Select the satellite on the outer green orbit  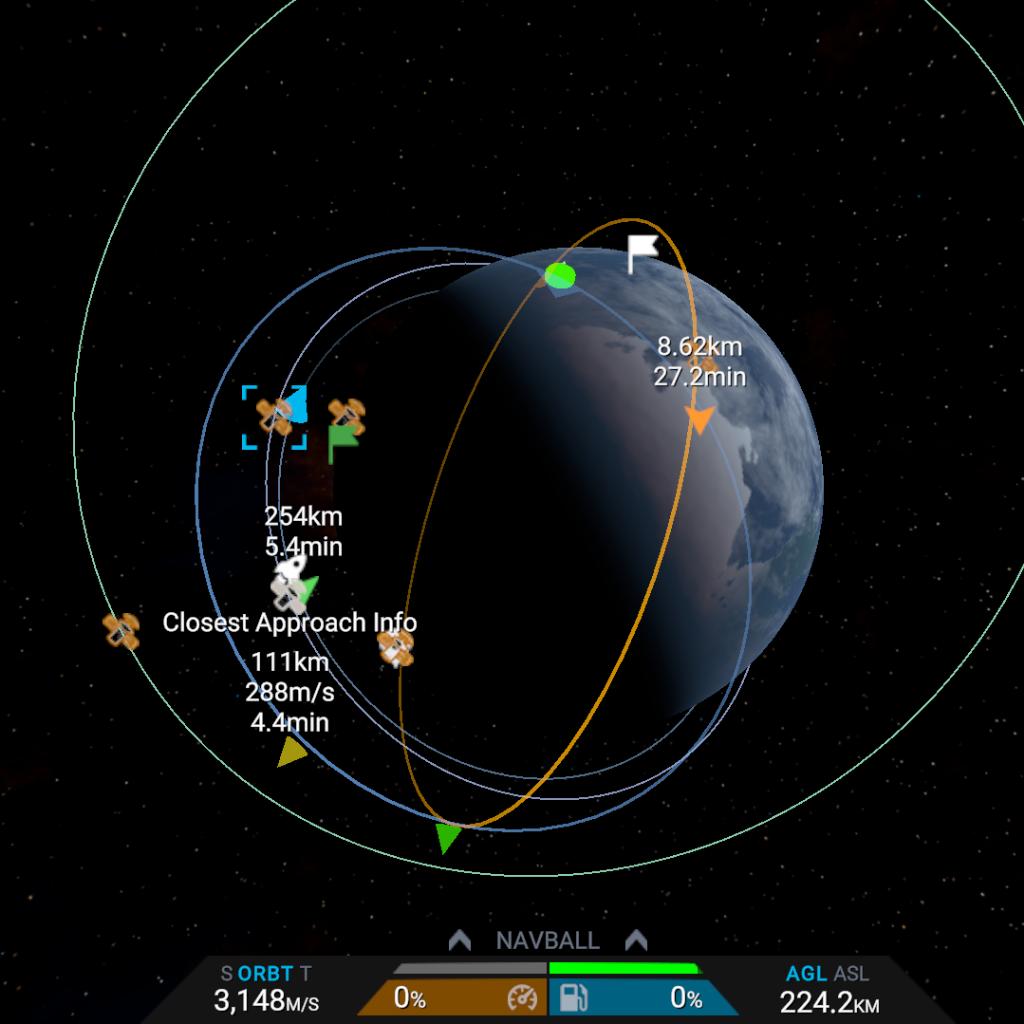(x=121, y=631)
